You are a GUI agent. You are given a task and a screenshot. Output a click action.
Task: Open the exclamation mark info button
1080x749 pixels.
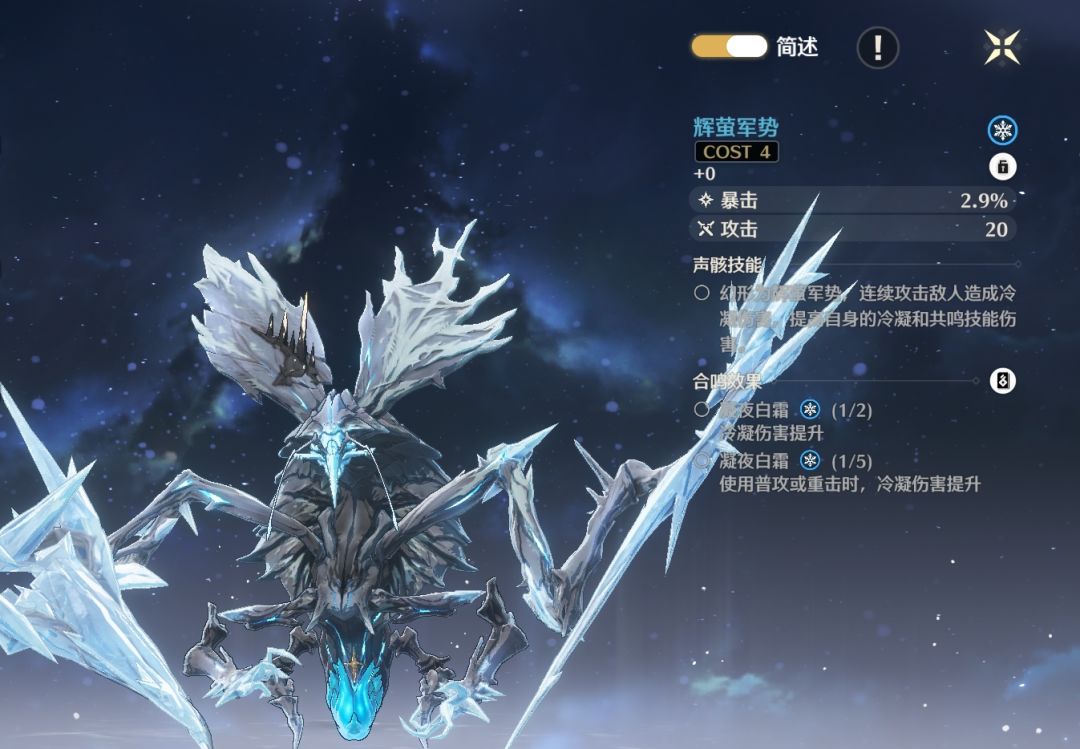coord(877,47)
